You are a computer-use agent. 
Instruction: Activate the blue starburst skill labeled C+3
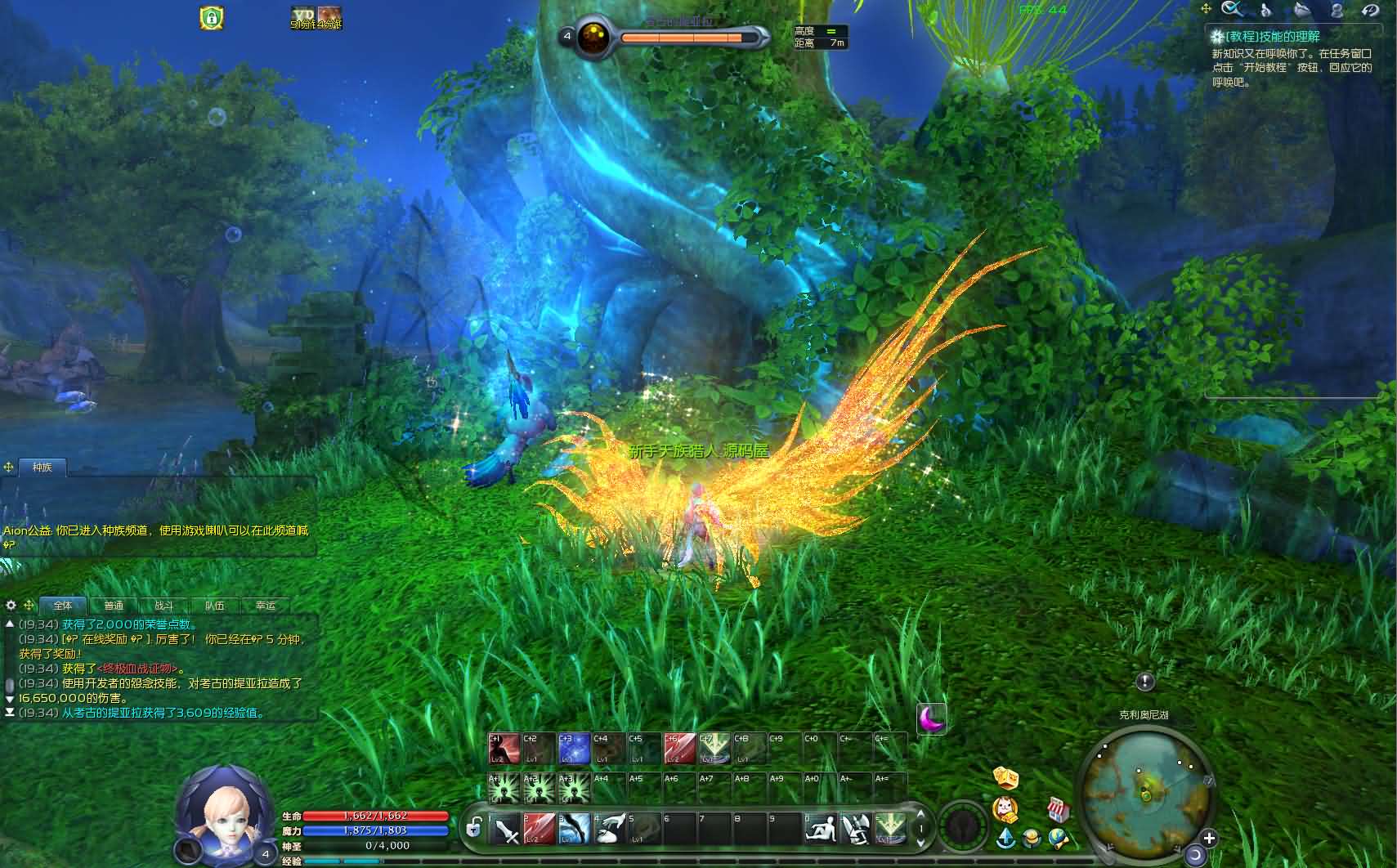[x=574, y=749]
